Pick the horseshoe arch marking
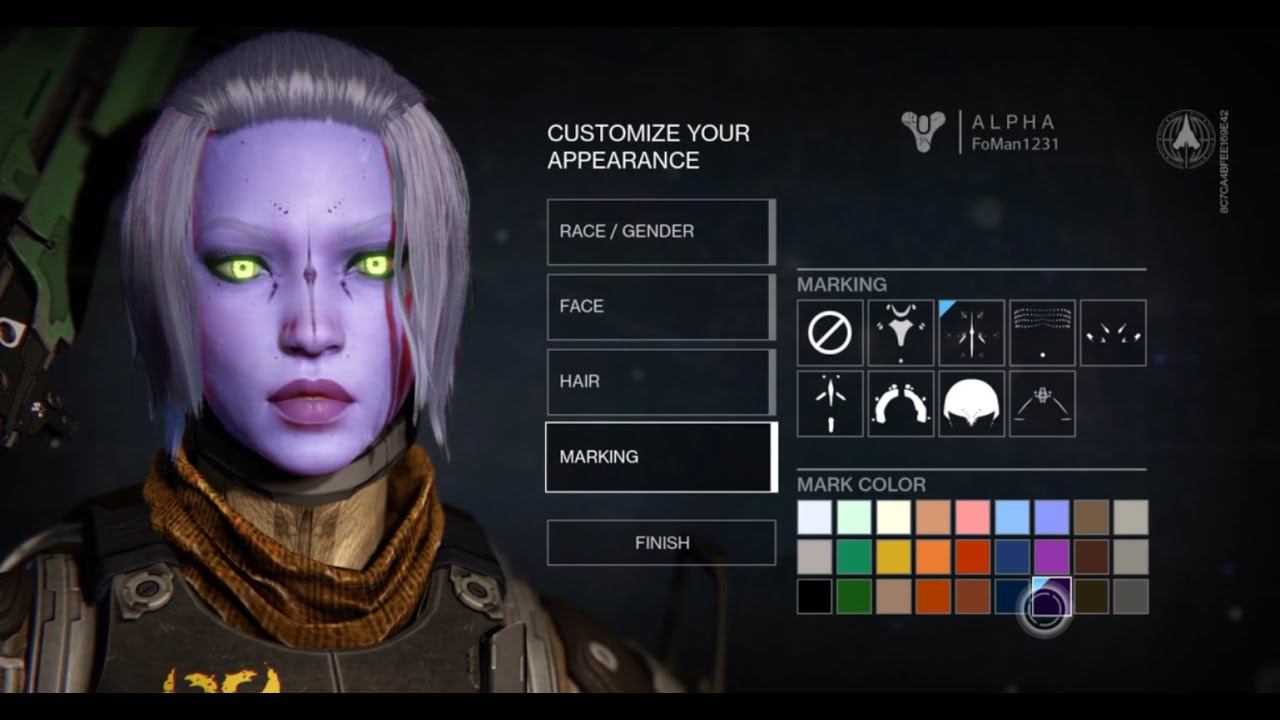This screenshot has height=720, width=1280. (x=901, y=404)
